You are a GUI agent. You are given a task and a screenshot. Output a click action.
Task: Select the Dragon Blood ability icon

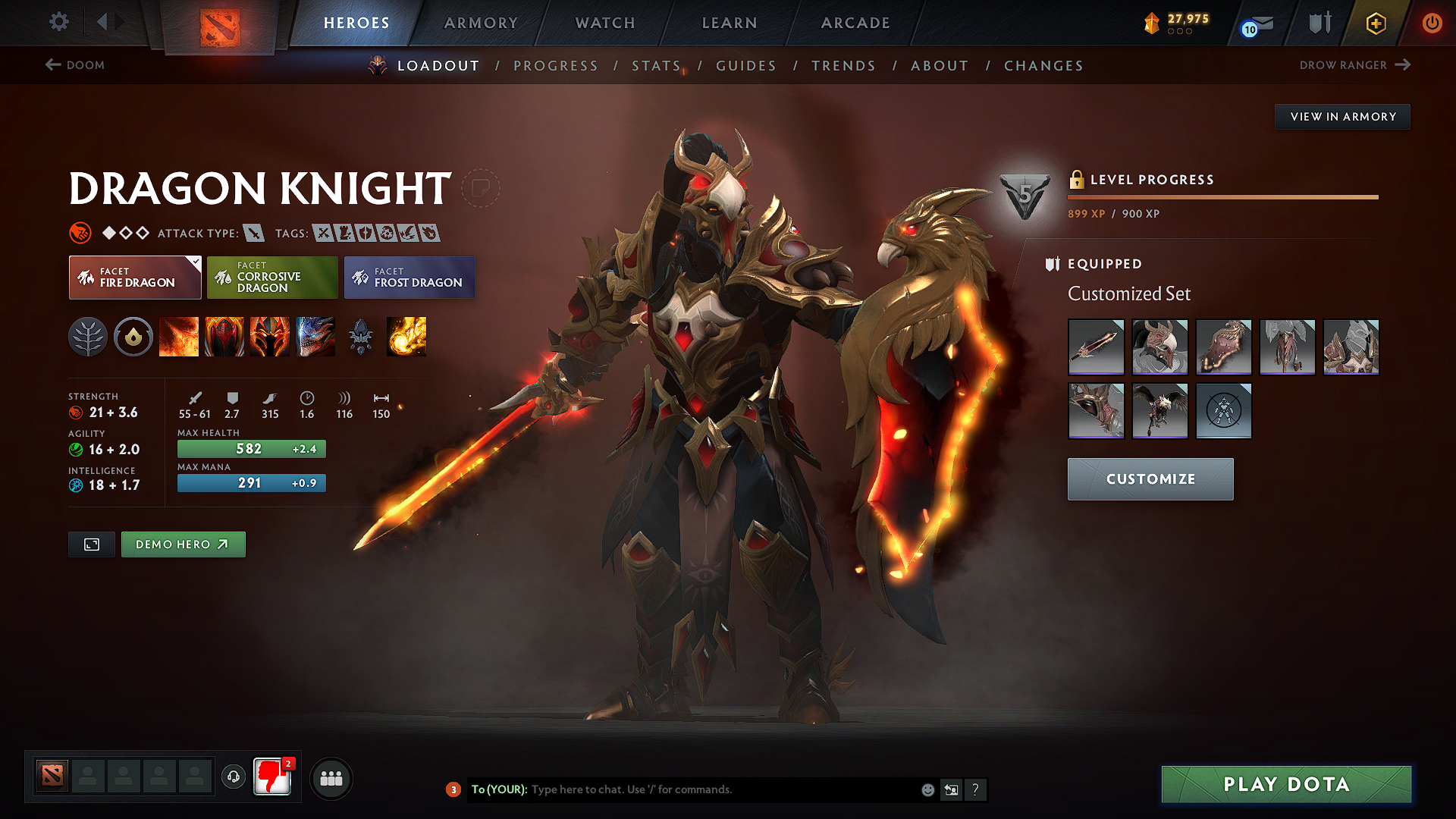point(270,337)
